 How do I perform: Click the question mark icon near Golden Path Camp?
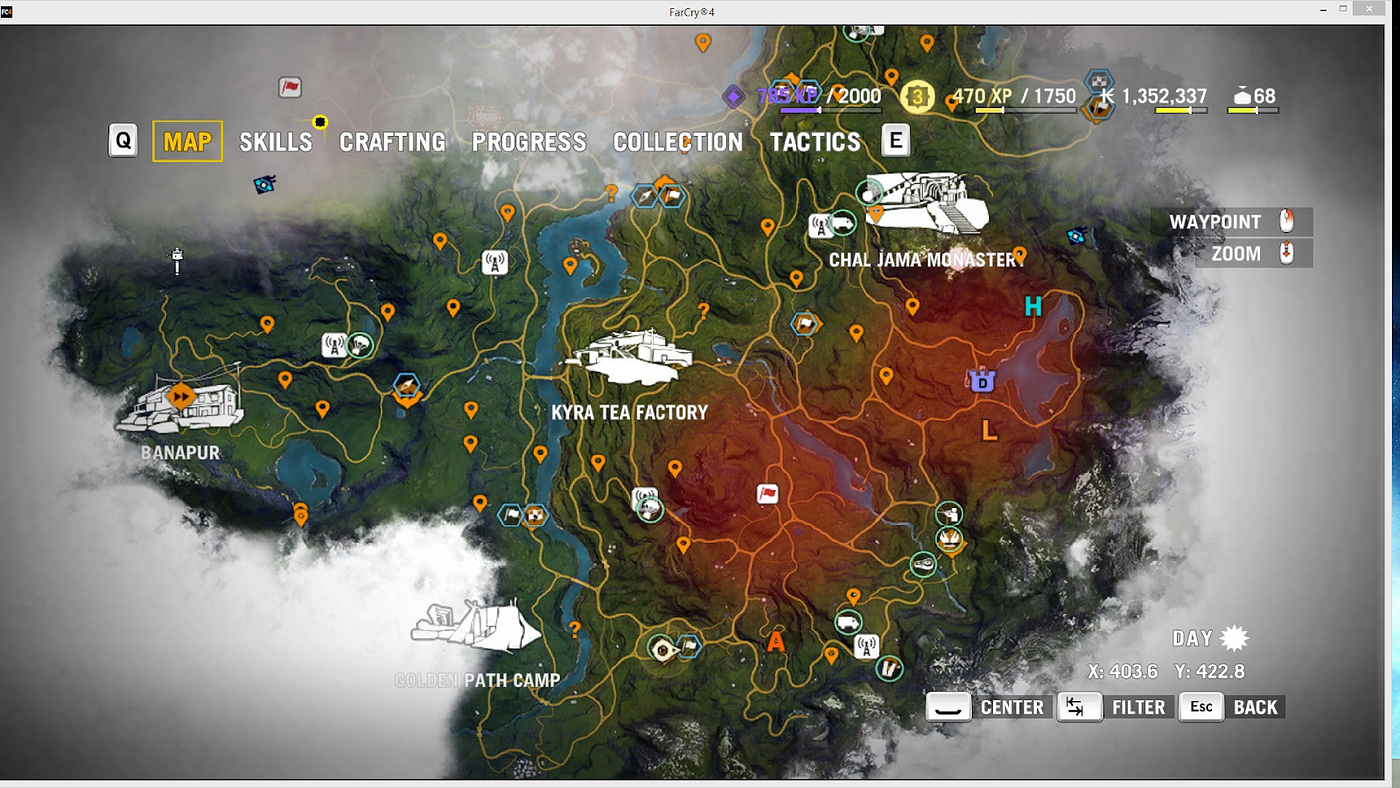coord(575,630)
